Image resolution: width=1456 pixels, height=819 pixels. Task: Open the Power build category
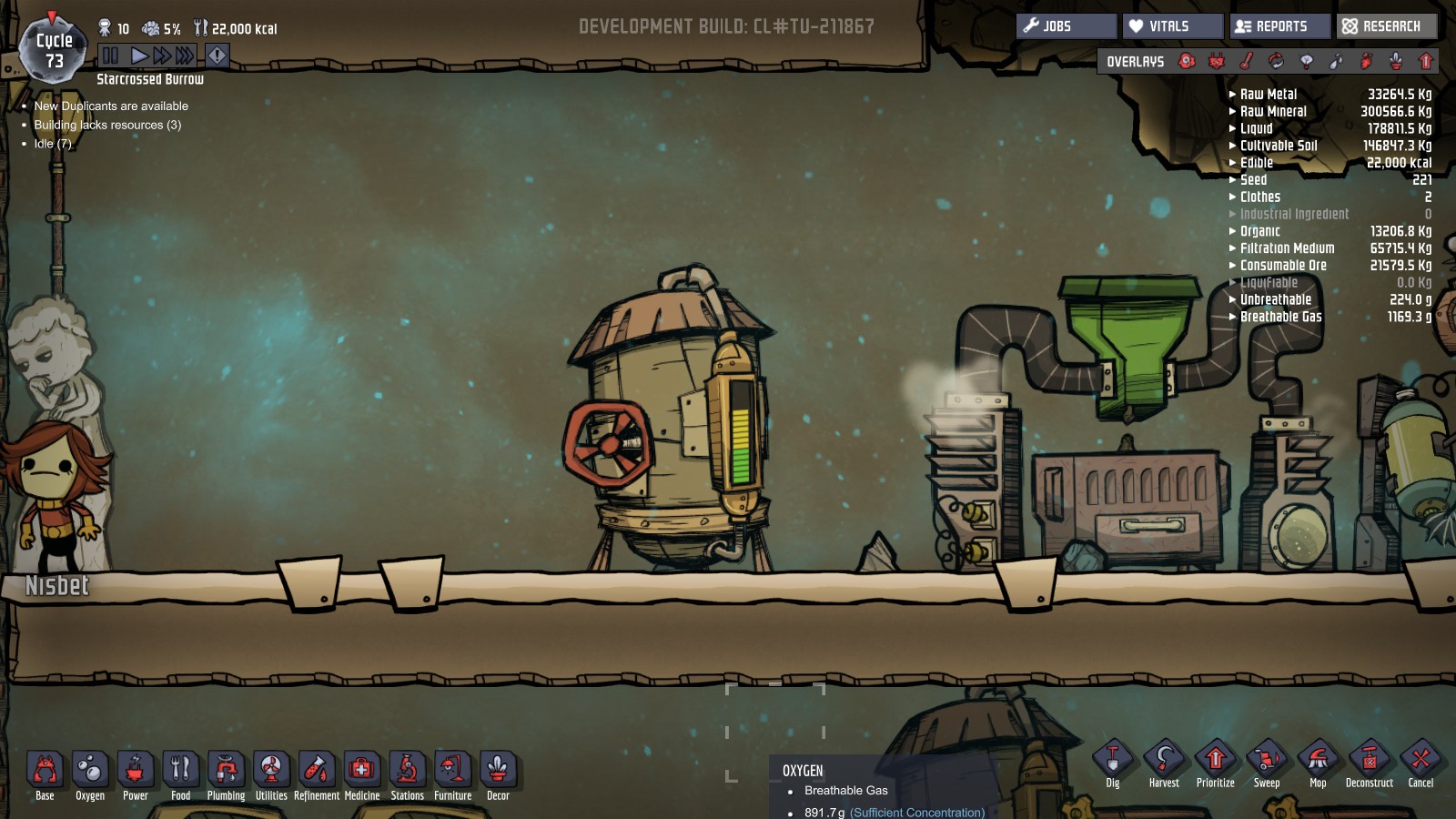136,771
